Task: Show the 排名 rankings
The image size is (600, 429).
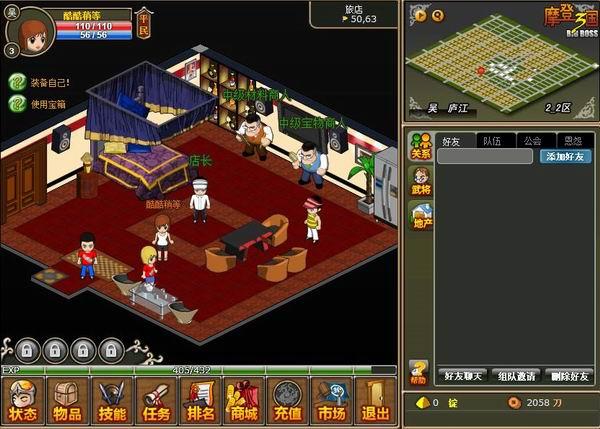Action: coord(200,401)
